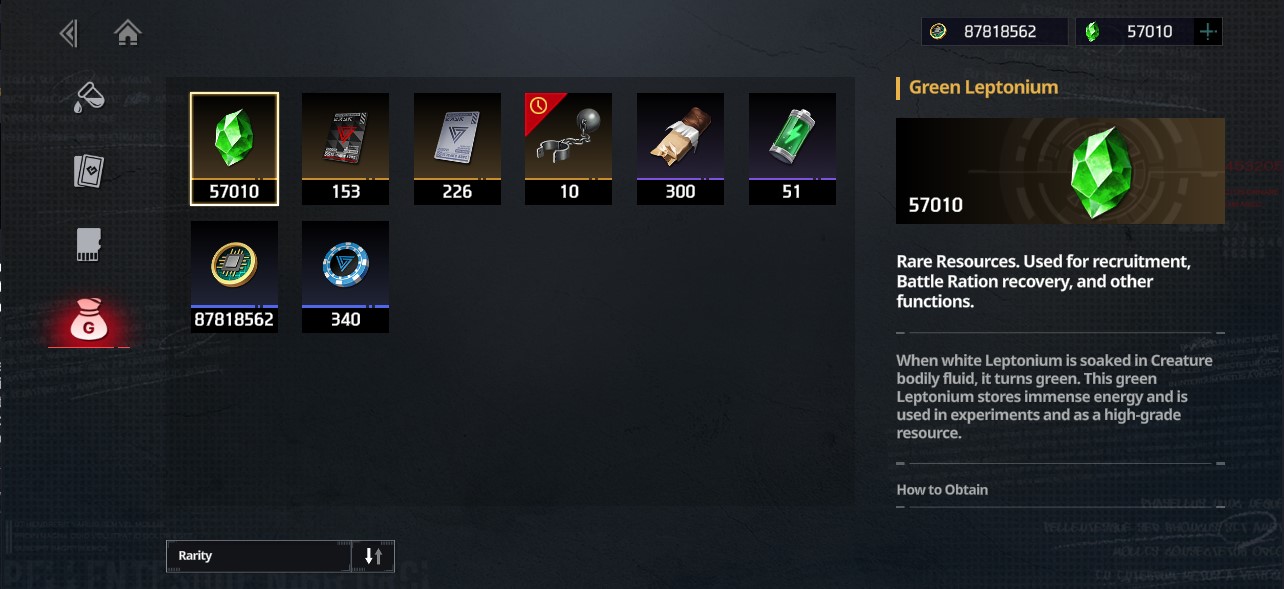Image resolution: width=1284 pixels, height=589 pixels.
Task: Select the Green Leptonium item slot
Action: tap(234, 148)
